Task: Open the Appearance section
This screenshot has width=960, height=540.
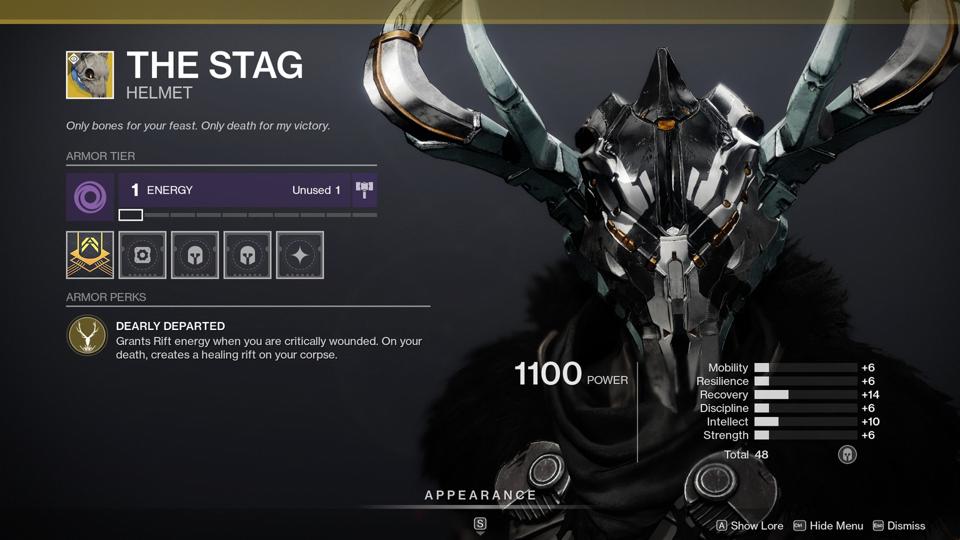Action: coord(480,495)
